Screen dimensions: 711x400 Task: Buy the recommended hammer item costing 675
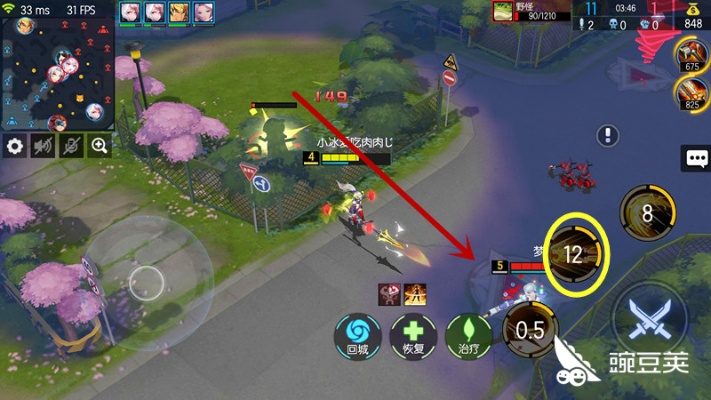(x=691, y=55)
